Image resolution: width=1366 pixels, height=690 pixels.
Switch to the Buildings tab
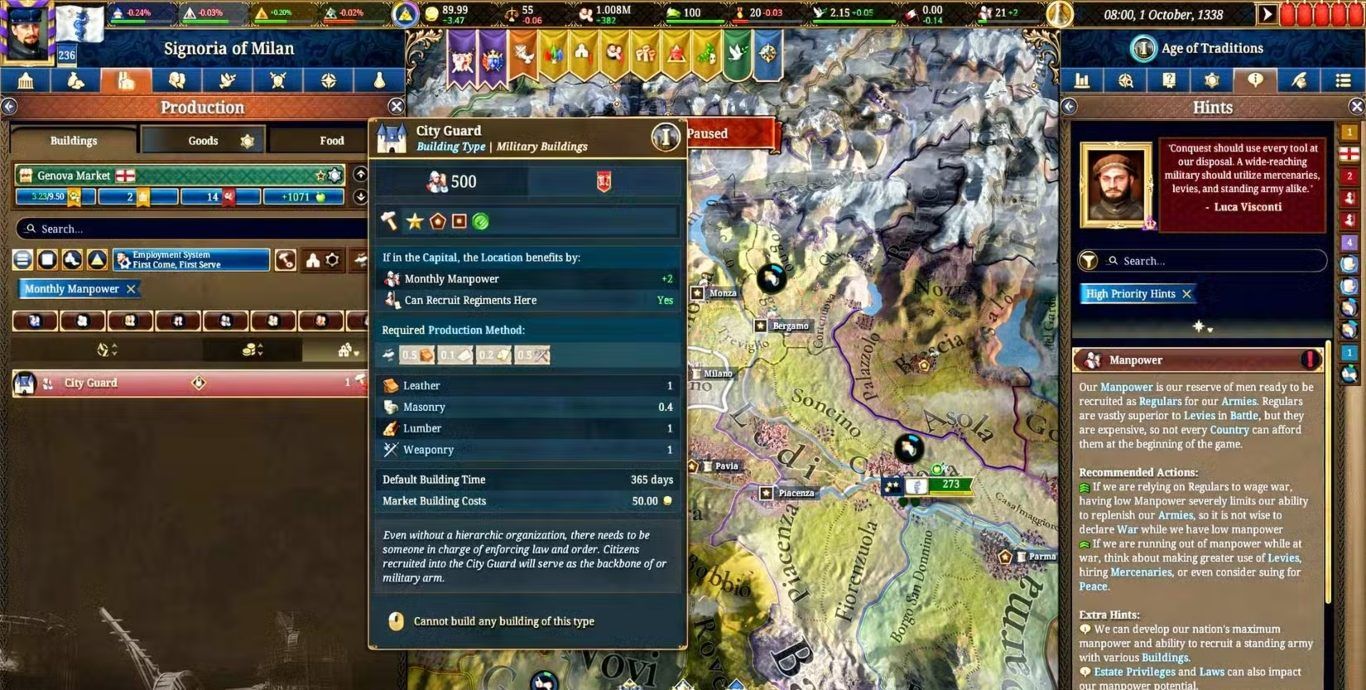[74, 141]
